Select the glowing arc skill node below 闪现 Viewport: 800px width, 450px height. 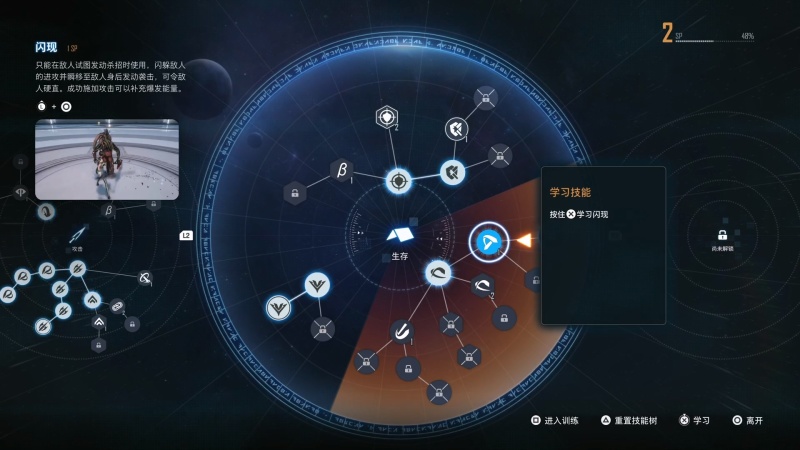(439, 272)
